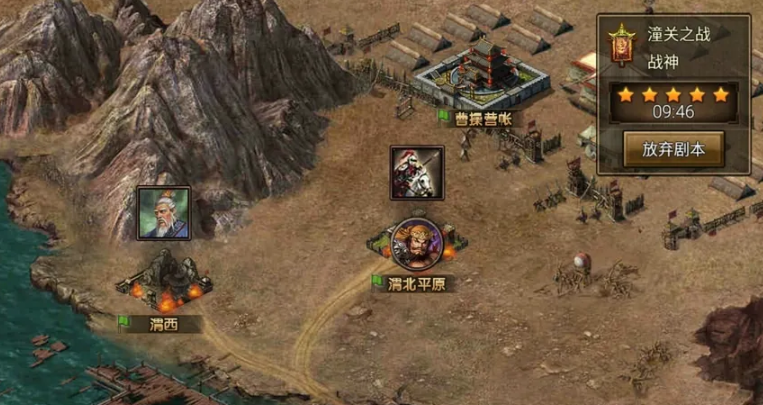Select the 曹操营帐 location label
The height and width of the screenshot is (405, 763).
coord(476,117)
